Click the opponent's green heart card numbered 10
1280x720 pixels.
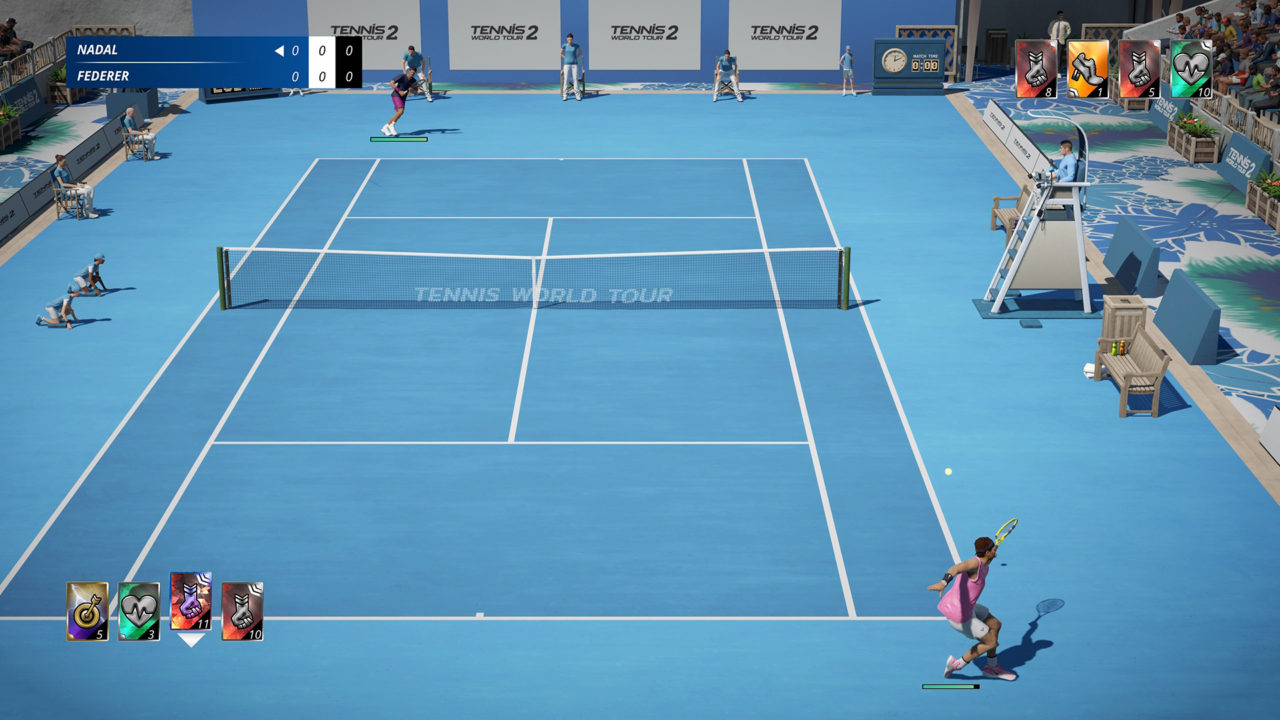(x=1191, y=69)
